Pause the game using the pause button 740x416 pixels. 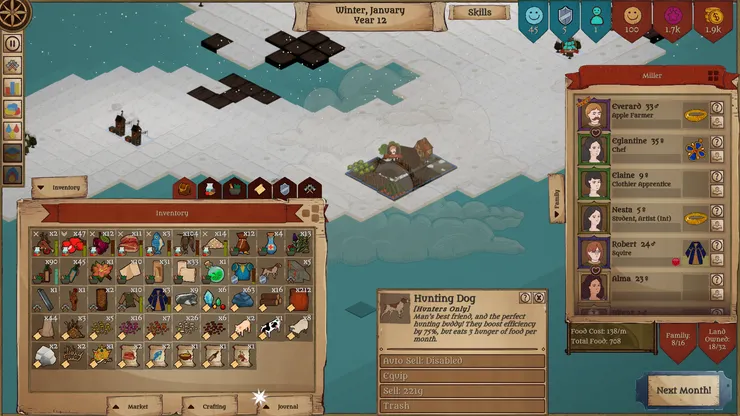click(x=13, y=43)
